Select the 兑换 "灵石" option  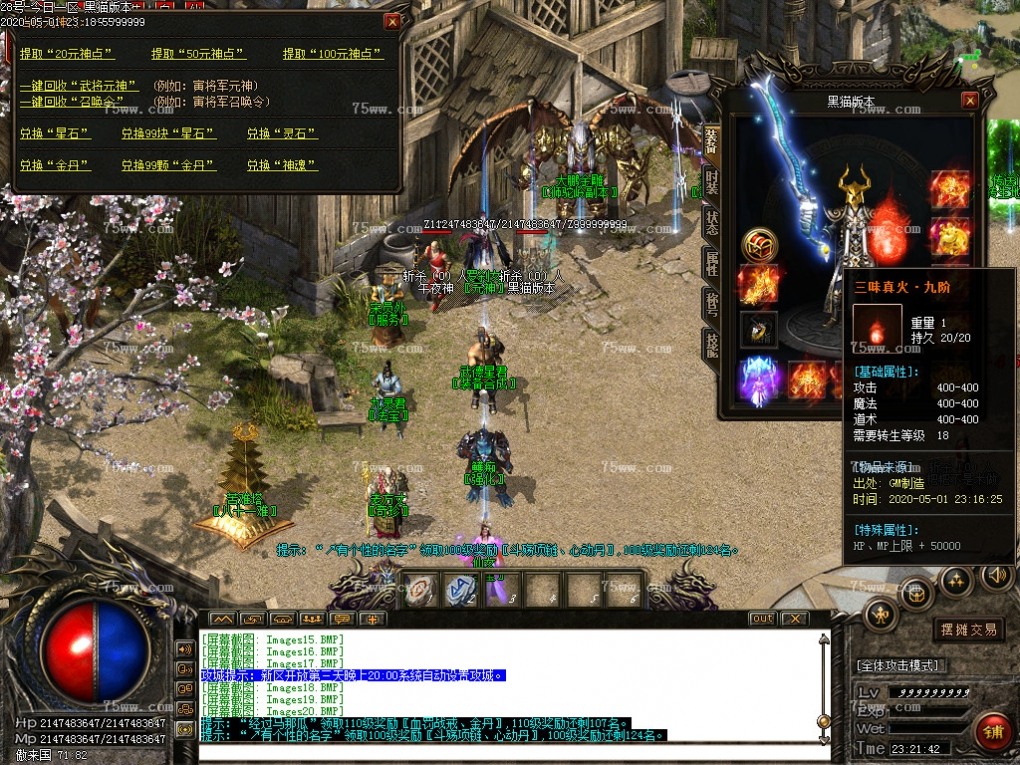coord(282,133)
